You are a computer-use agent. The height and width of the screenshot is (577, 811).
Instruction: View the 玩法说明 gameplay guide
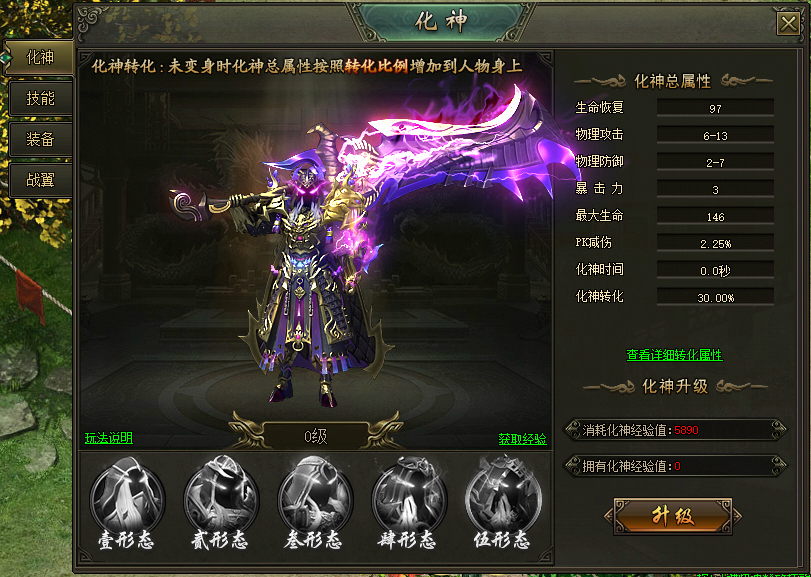coord(109,438)
